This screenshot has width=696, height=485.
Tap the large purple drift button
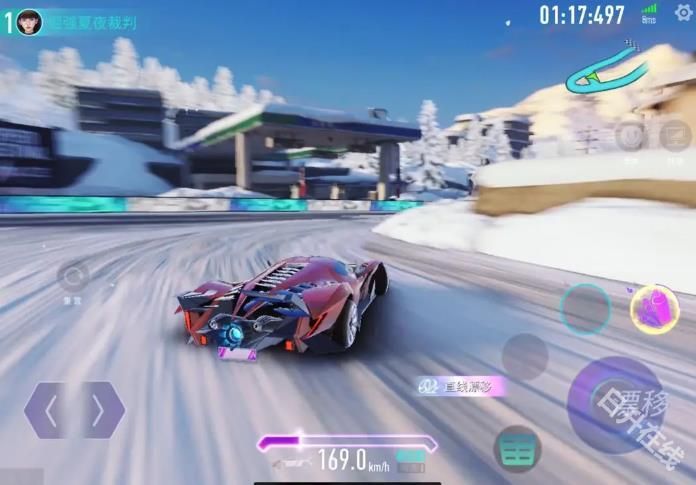(615, 404)
